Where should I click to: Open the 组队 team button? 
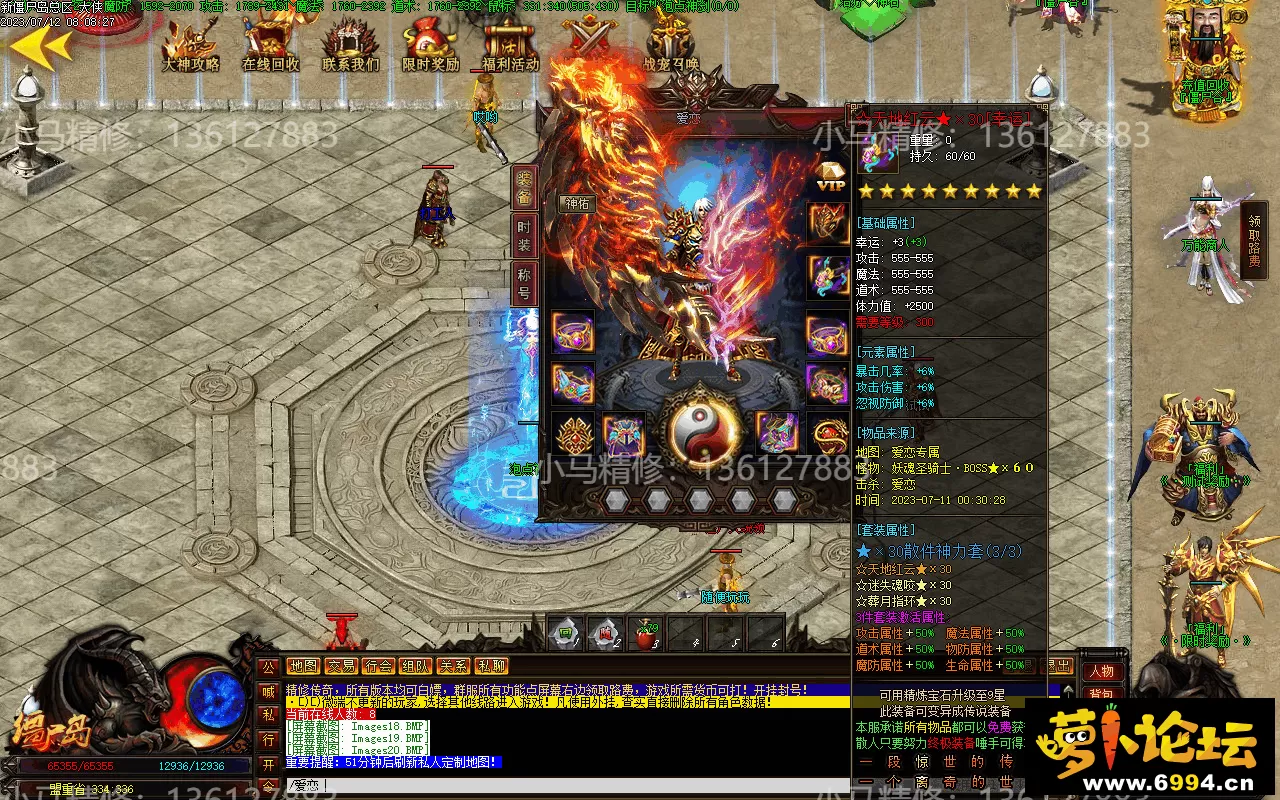[x=415, y=666]
